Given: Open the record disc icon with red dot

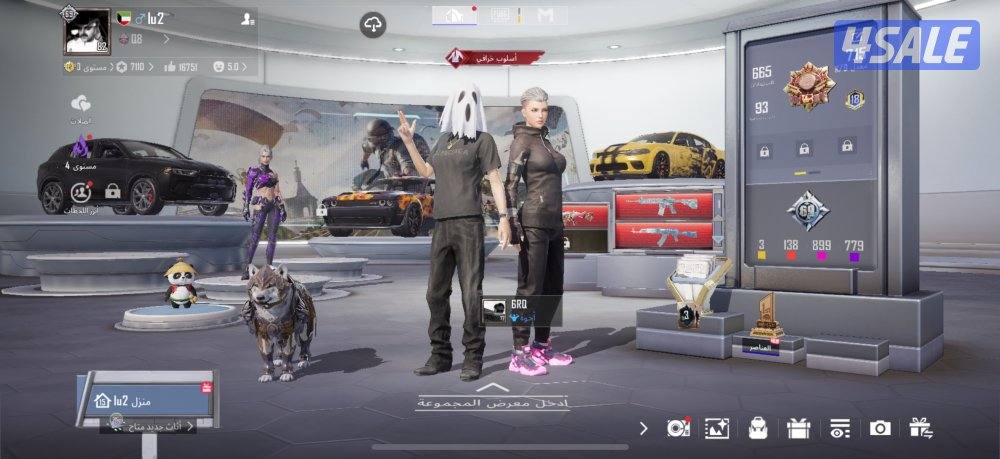Looking at the screenshot, I should click(678, 428).
